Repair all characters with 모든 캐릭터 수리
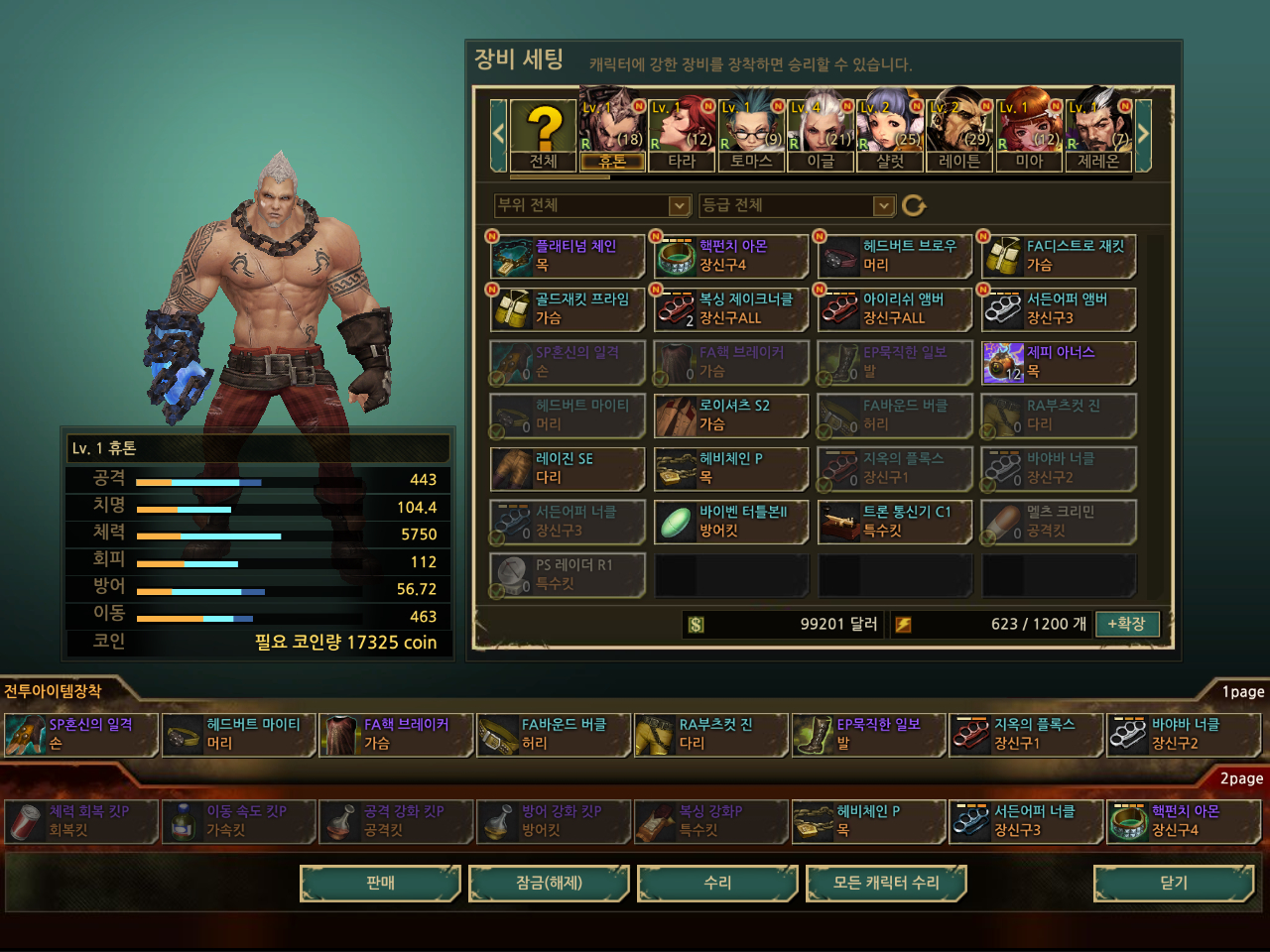This screenshot has width=1270, height=952. 886,883
